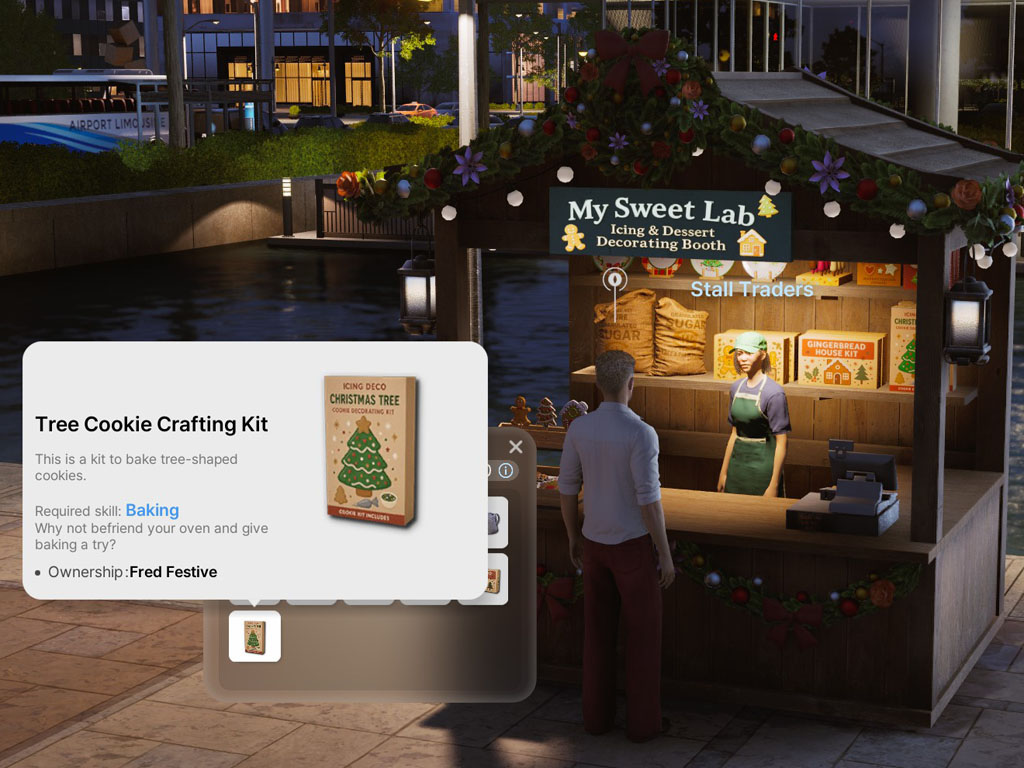
Task: Choose the partly hidden red boxed kit slot
Action: 496,580
